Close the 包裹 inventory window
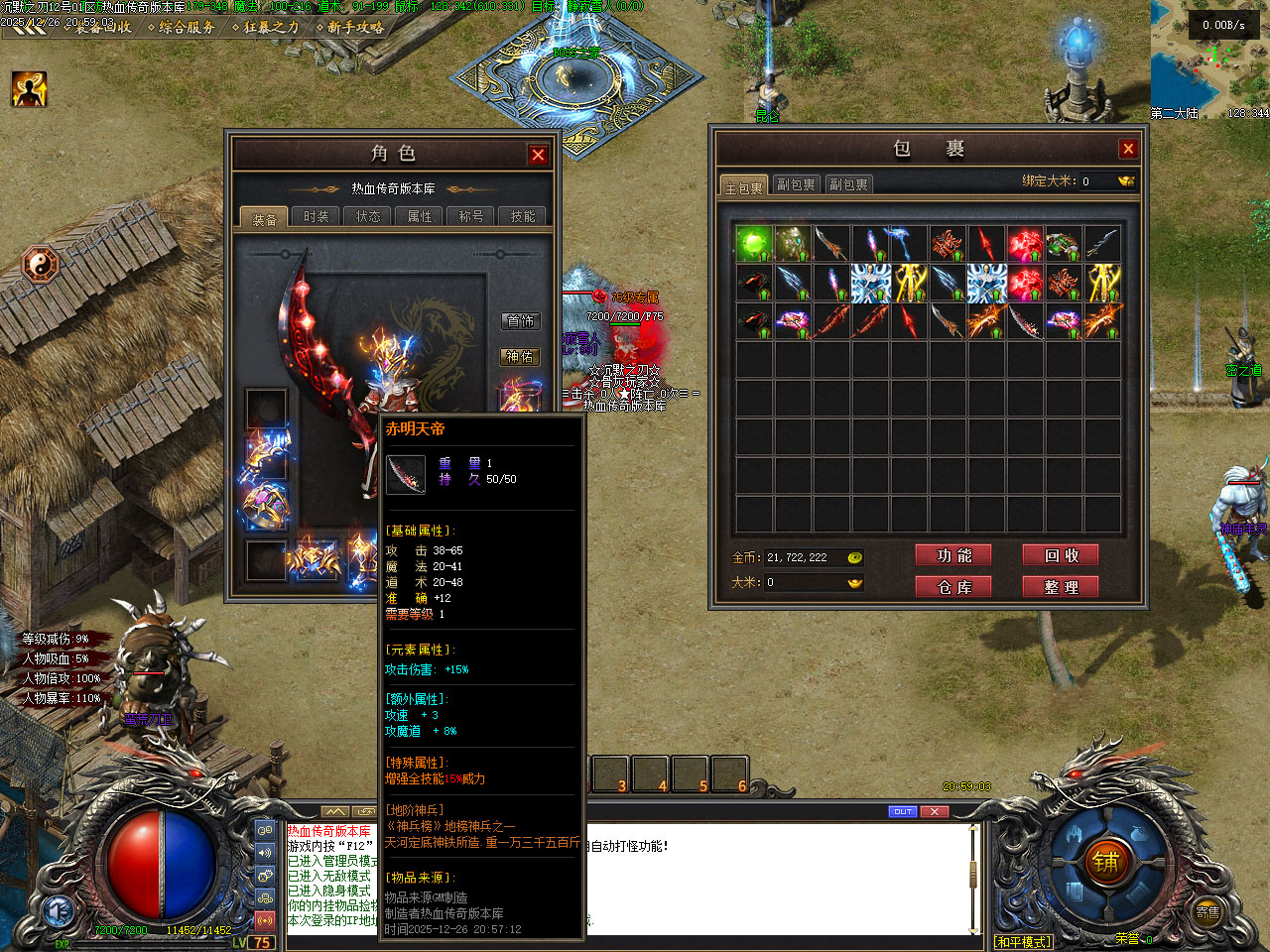Viewport: 1270px width, 952px height. 1128,149
